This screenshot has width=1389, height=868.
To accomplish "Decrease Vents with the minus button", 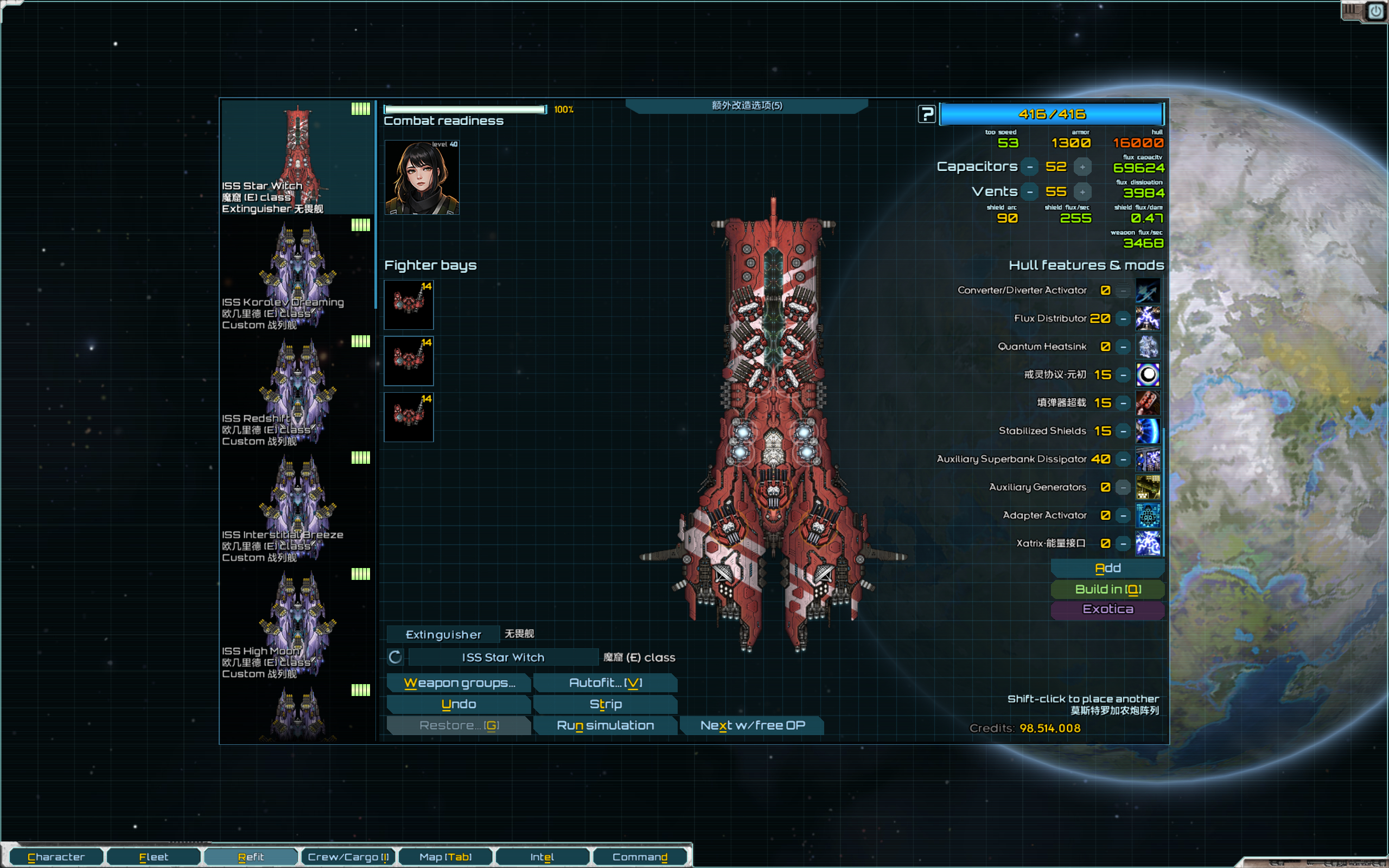I will [x=1030, y=192].
